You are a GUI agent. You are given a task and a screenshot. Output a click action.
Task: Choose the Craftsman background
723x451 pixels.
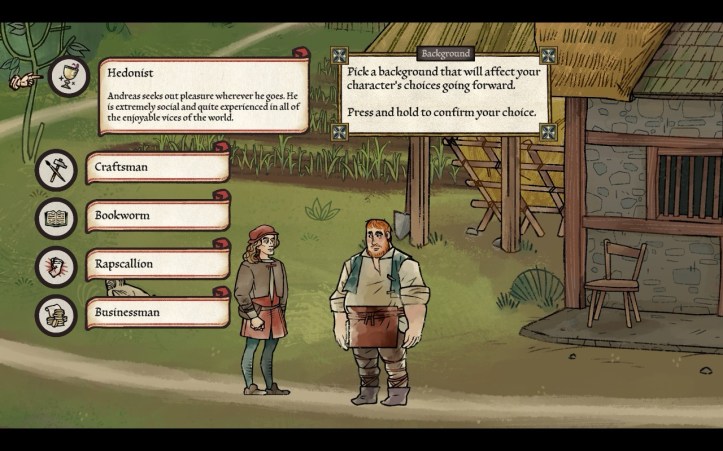tap(157, 167)
